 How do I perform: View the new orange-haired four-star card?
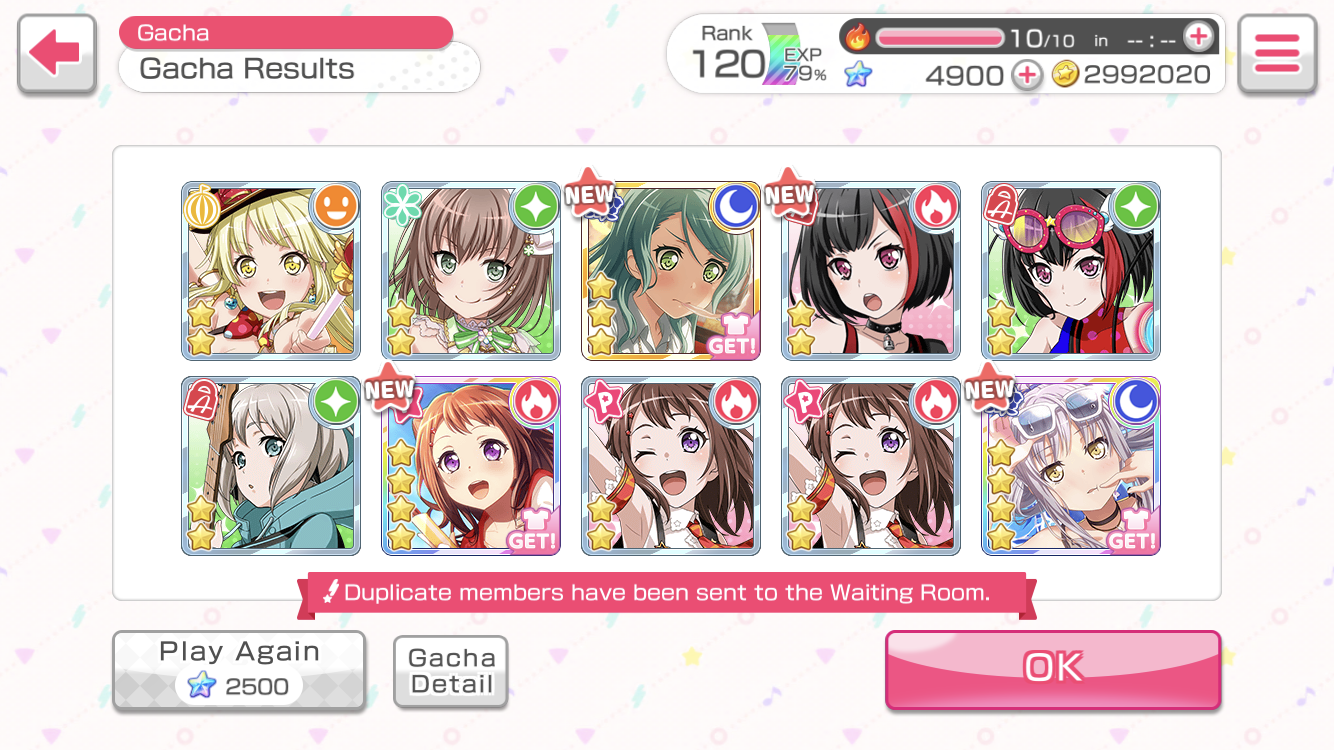point(471,466)
